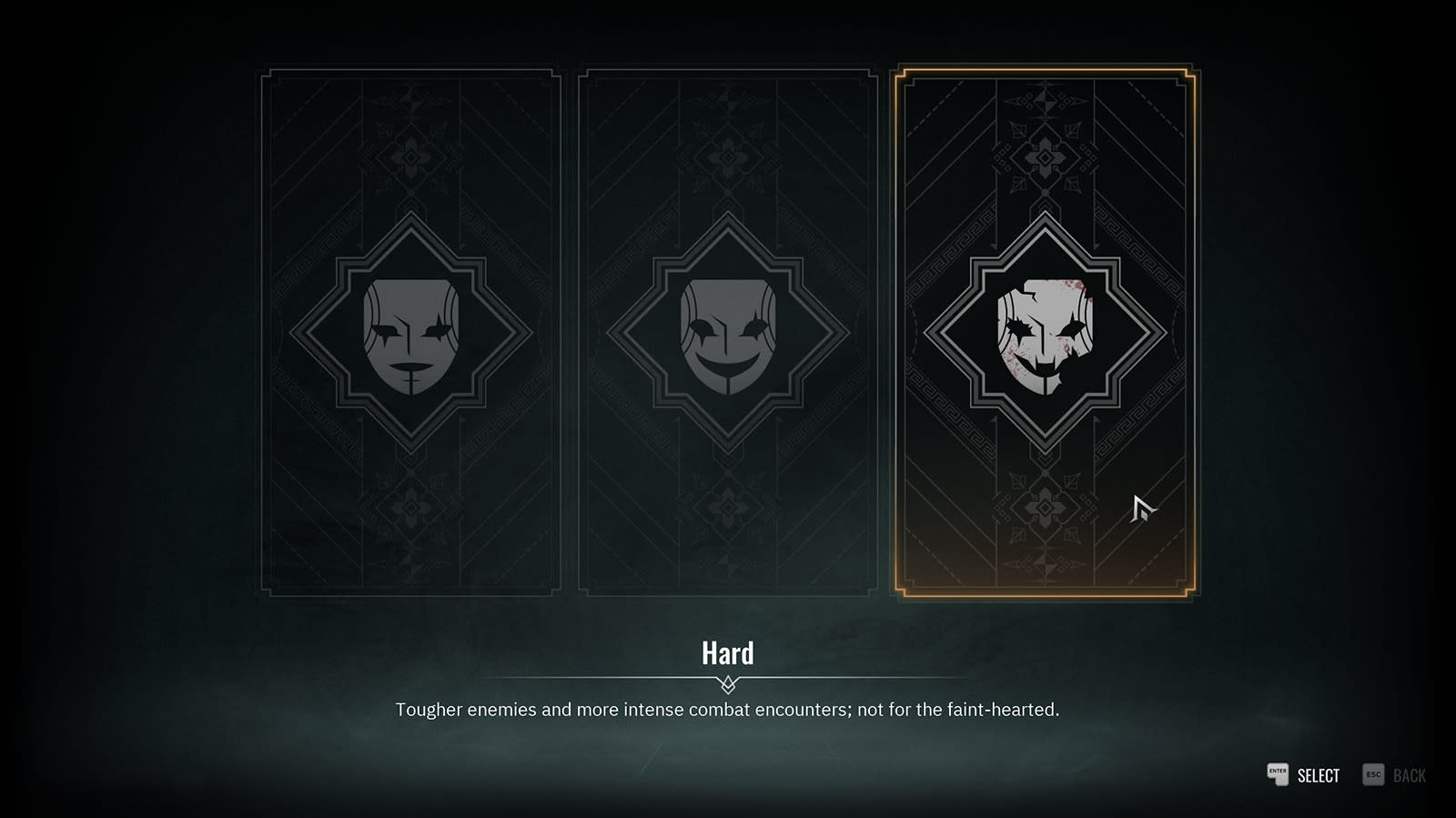Pick the smiling mask difficulty card
Image resolution: width=1456 pixels, height=818 pixels.
pyautogui.click(x=727, y=333)
